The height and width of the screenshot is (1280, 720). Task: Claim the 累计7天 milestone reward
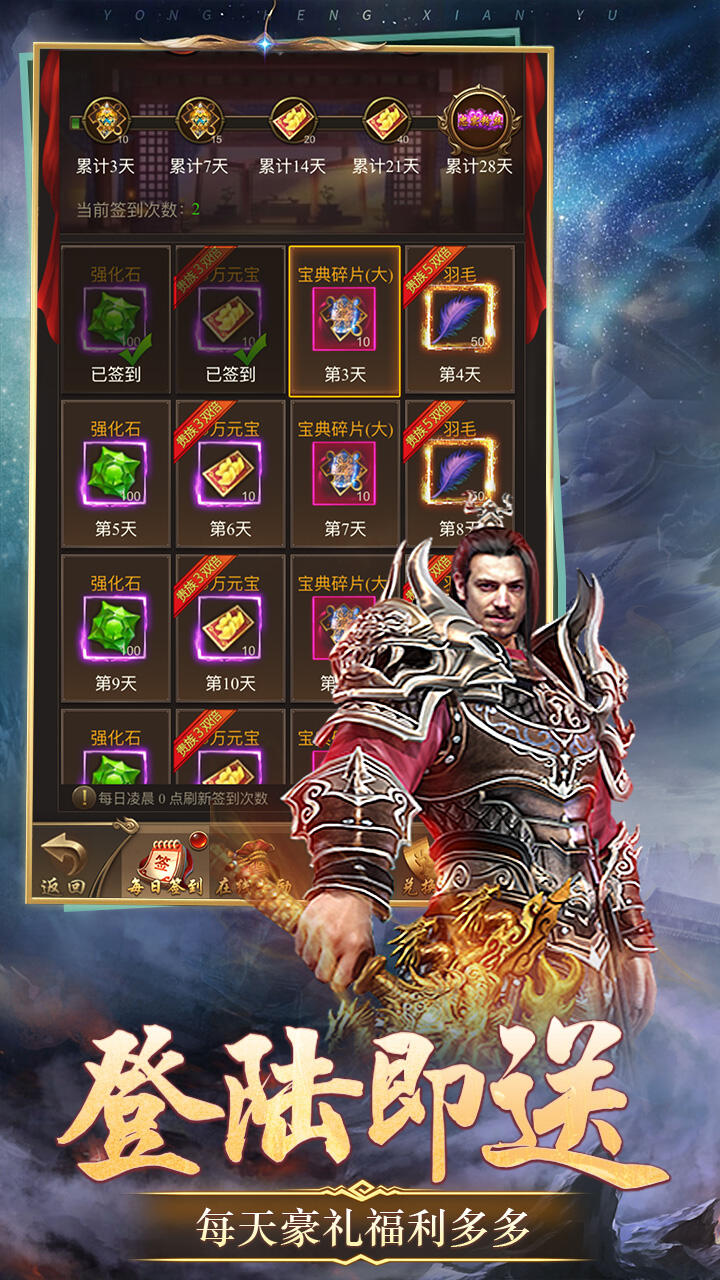[198, 122]
